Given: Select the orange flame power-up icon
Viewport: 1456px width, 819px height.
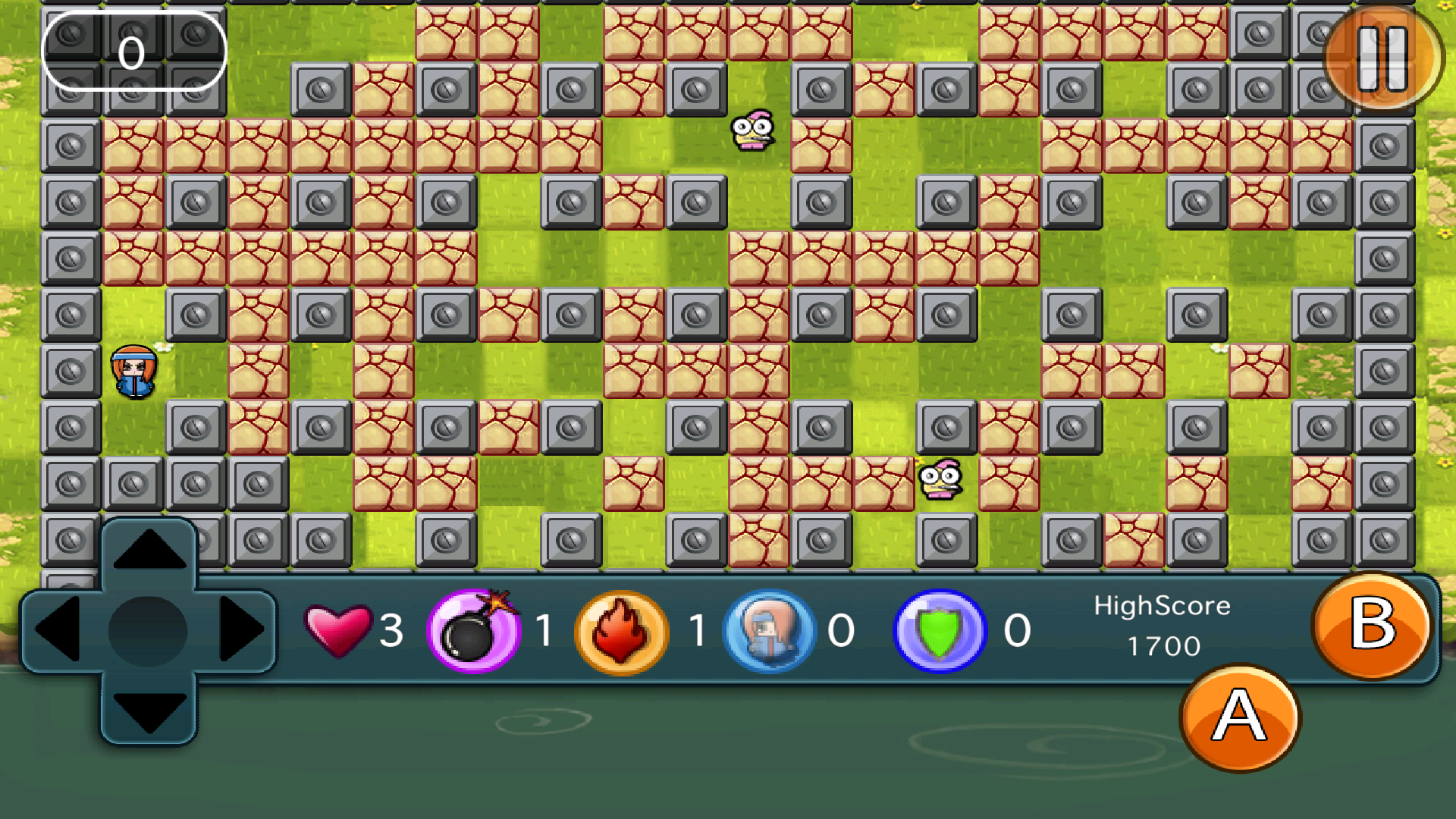Looking at the screenshot, I should click(x=622, y=631).
